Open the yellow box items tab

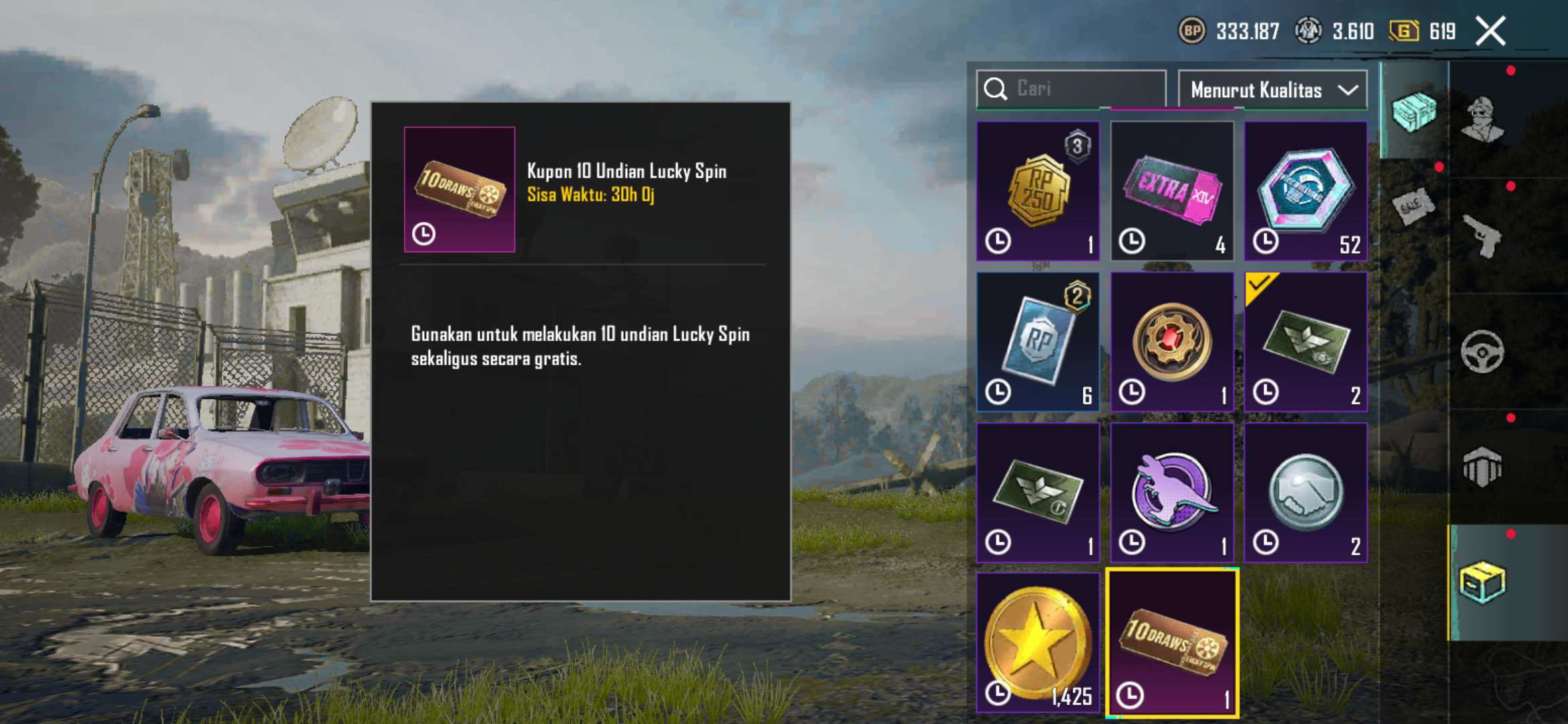point(1483,582)
